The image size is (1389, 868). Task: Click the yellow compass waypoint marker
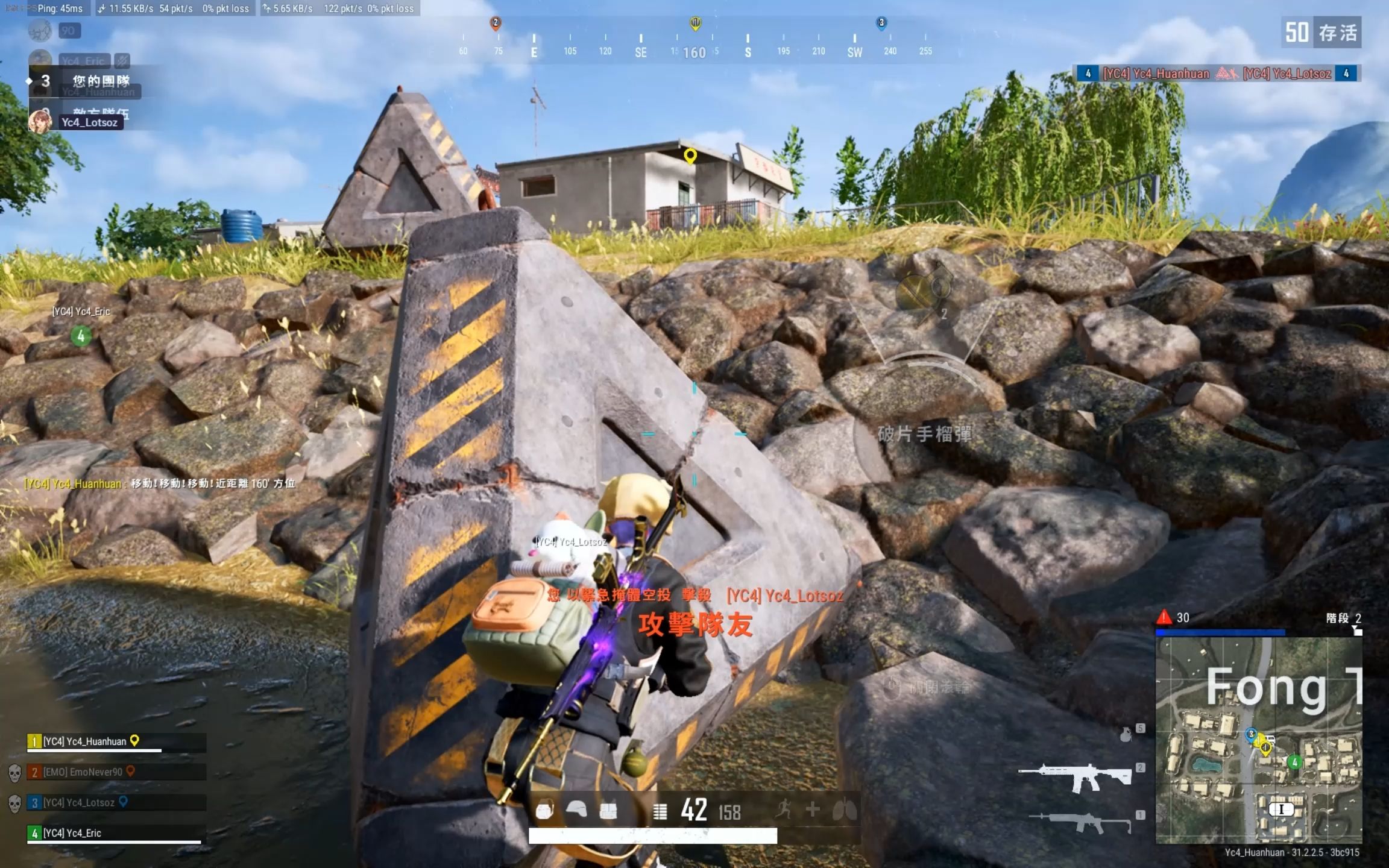[x=695, y=24]
